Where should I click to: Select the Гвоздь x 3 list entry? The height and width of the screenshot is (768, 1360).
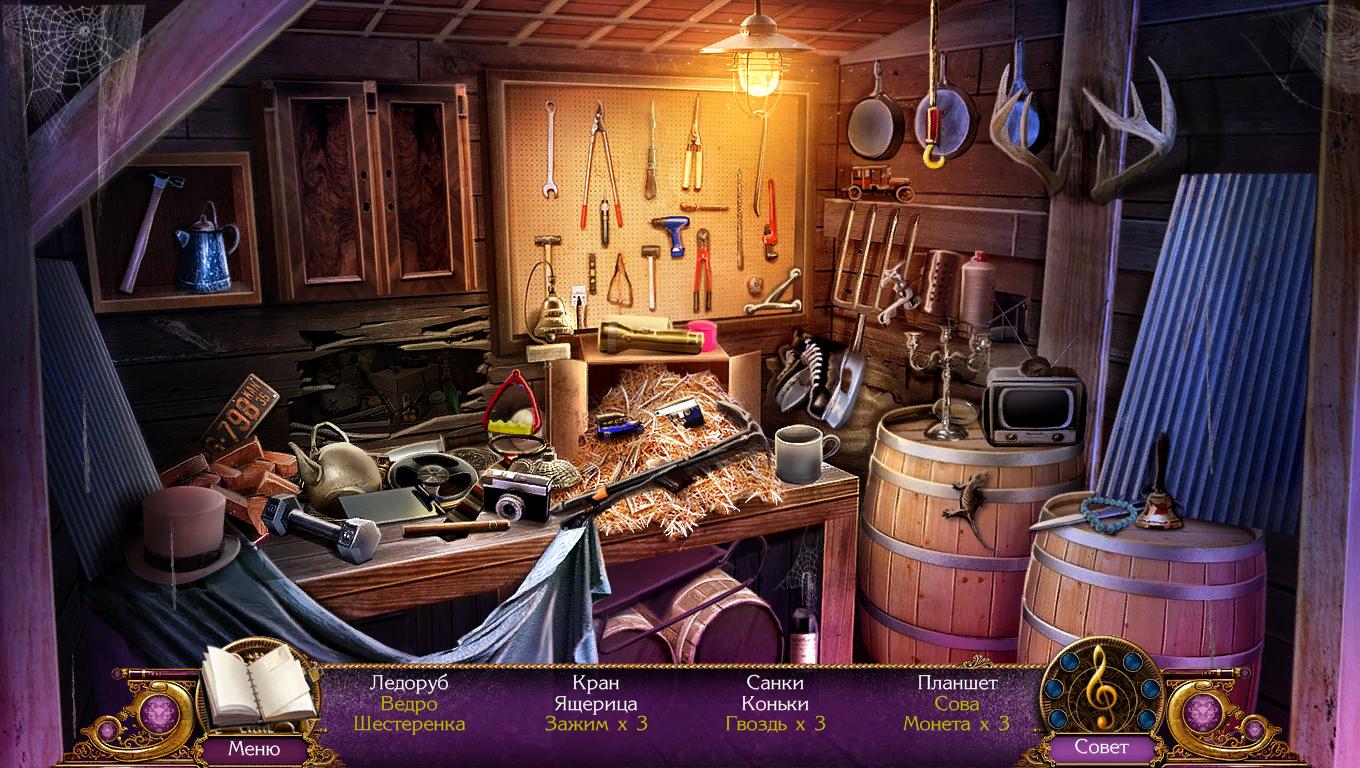pos(775,723)
